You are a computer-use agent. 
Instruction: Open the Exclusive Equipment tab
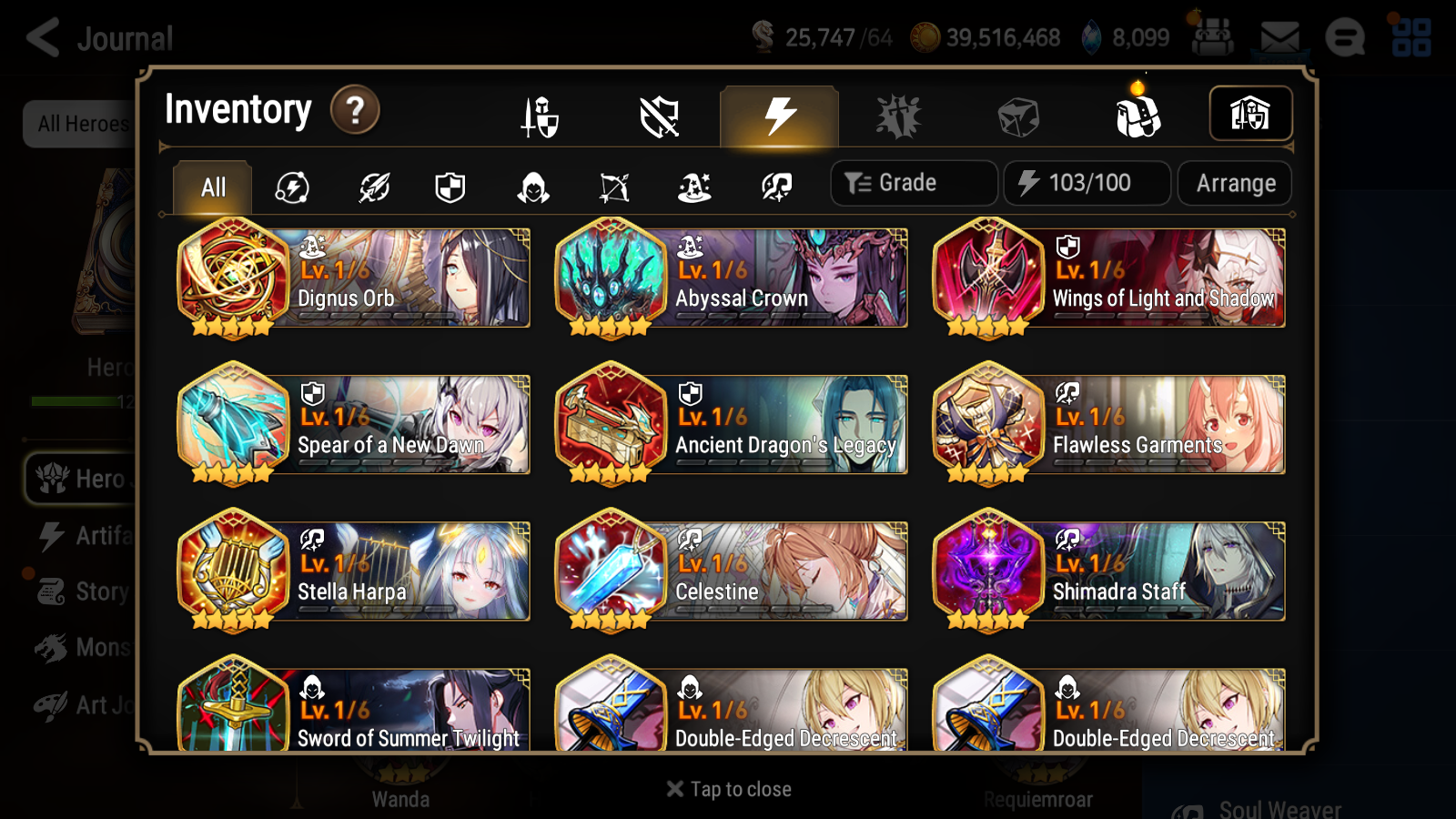[x=660, y=116]
